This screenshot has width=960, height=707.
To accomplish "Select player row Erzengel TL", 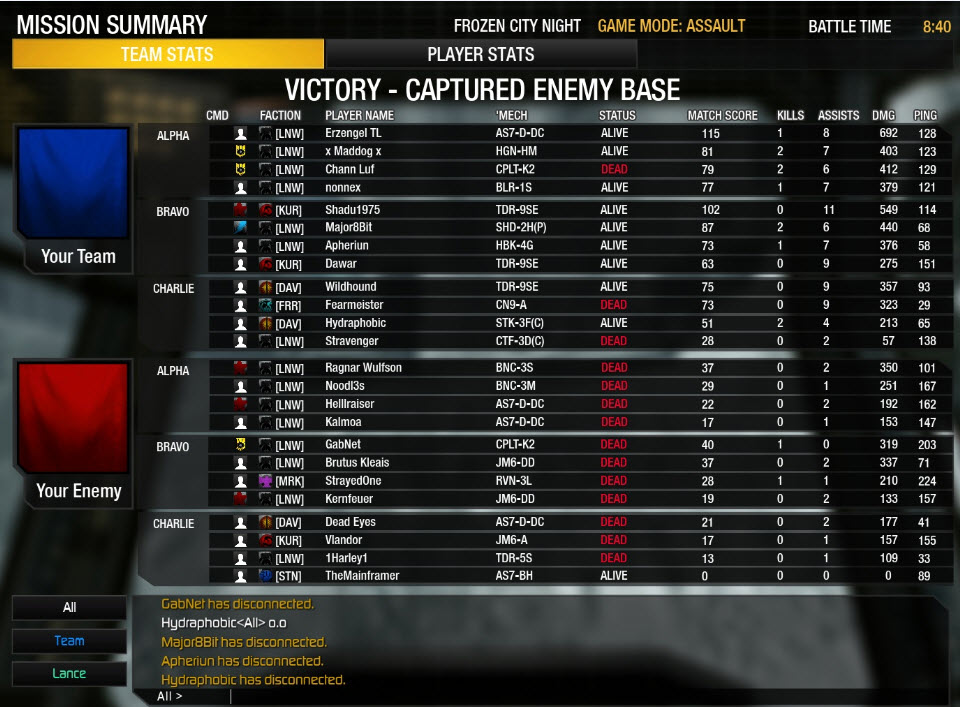I will tap(352, 134).
